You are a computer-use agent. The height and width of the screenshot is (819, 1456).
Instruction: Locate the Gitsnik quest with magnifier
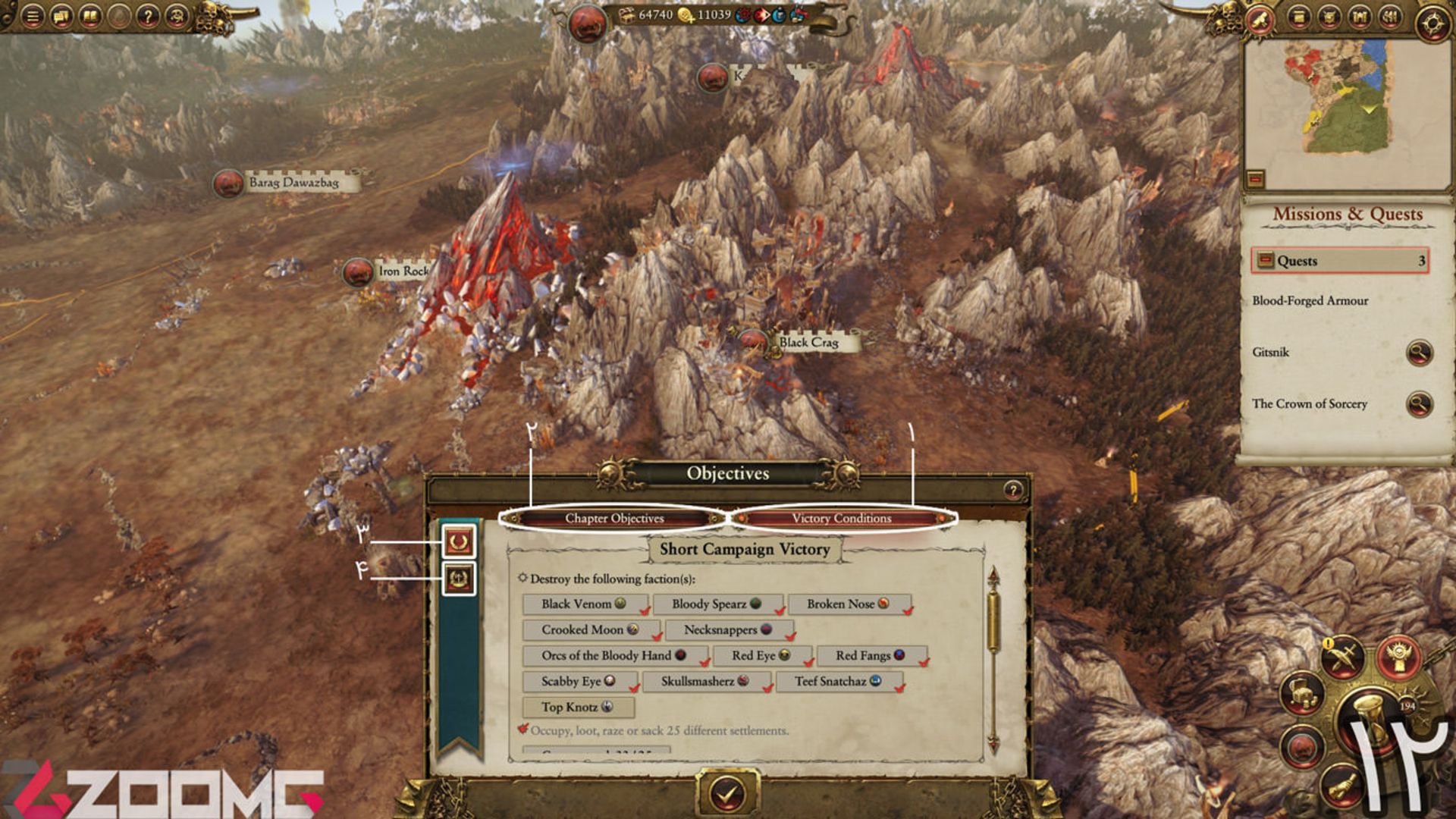coord(1418,353)
